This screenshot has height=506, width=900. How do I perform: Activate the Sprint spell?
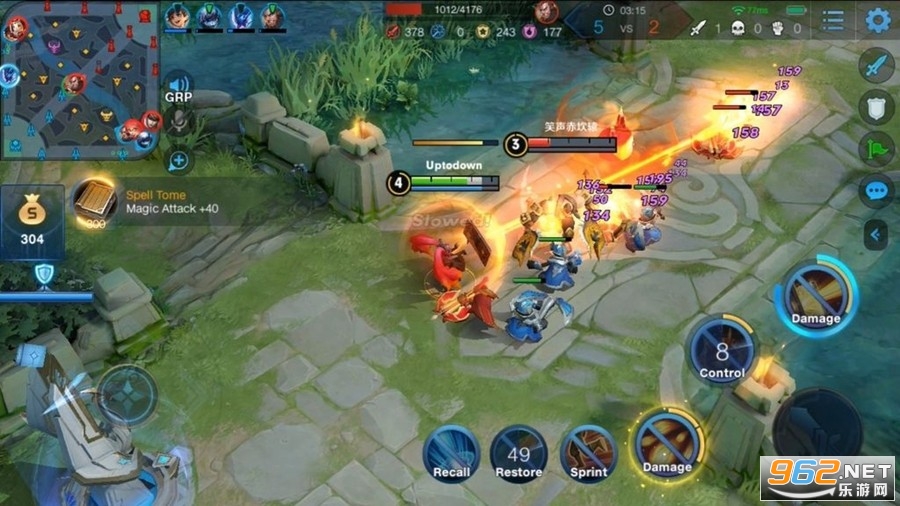click(x=588, y=452)
